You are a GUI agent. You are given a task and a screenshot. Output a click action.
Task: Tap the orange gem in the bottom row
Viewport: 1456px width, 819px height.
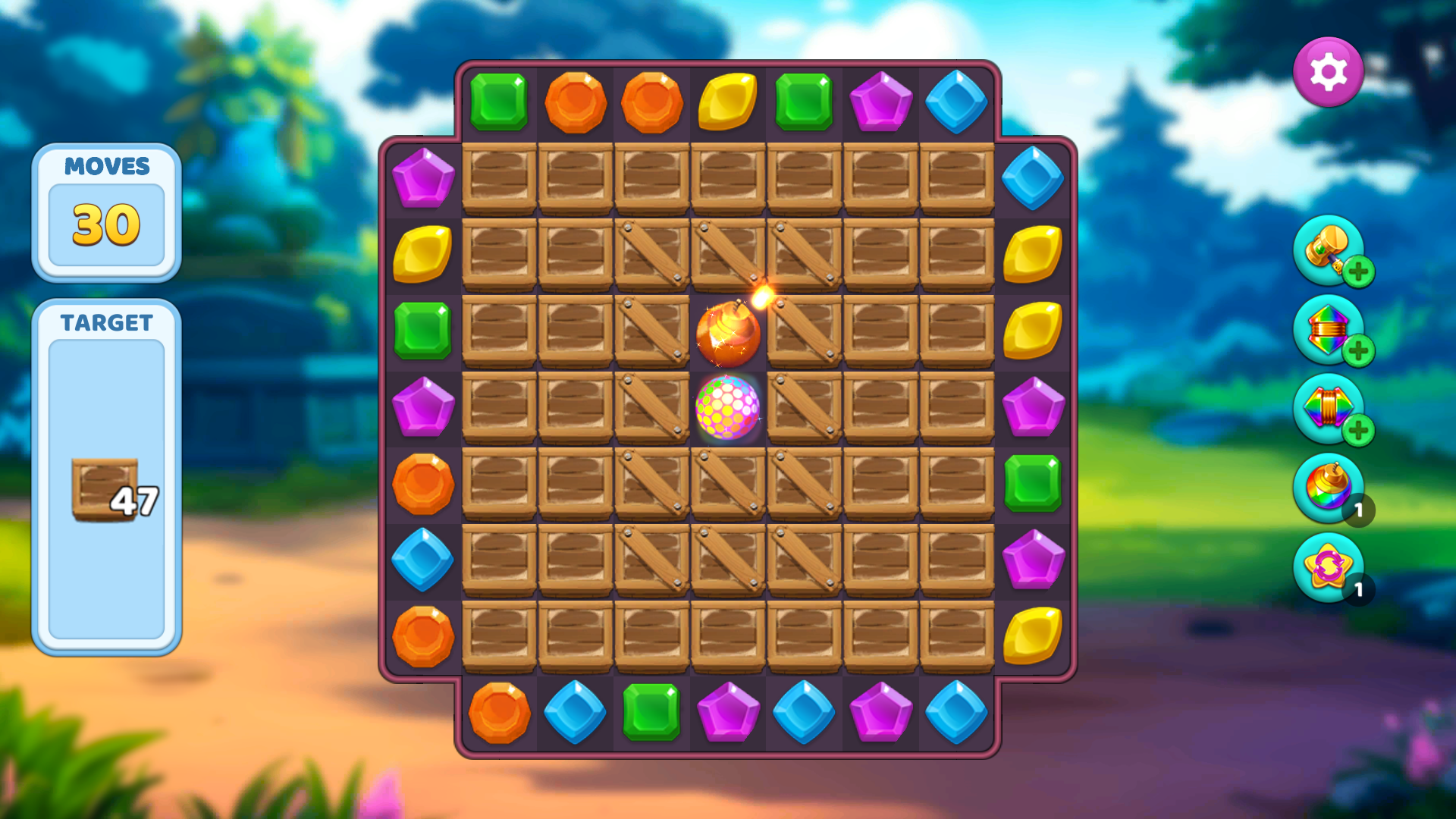(x=498, y=713)
